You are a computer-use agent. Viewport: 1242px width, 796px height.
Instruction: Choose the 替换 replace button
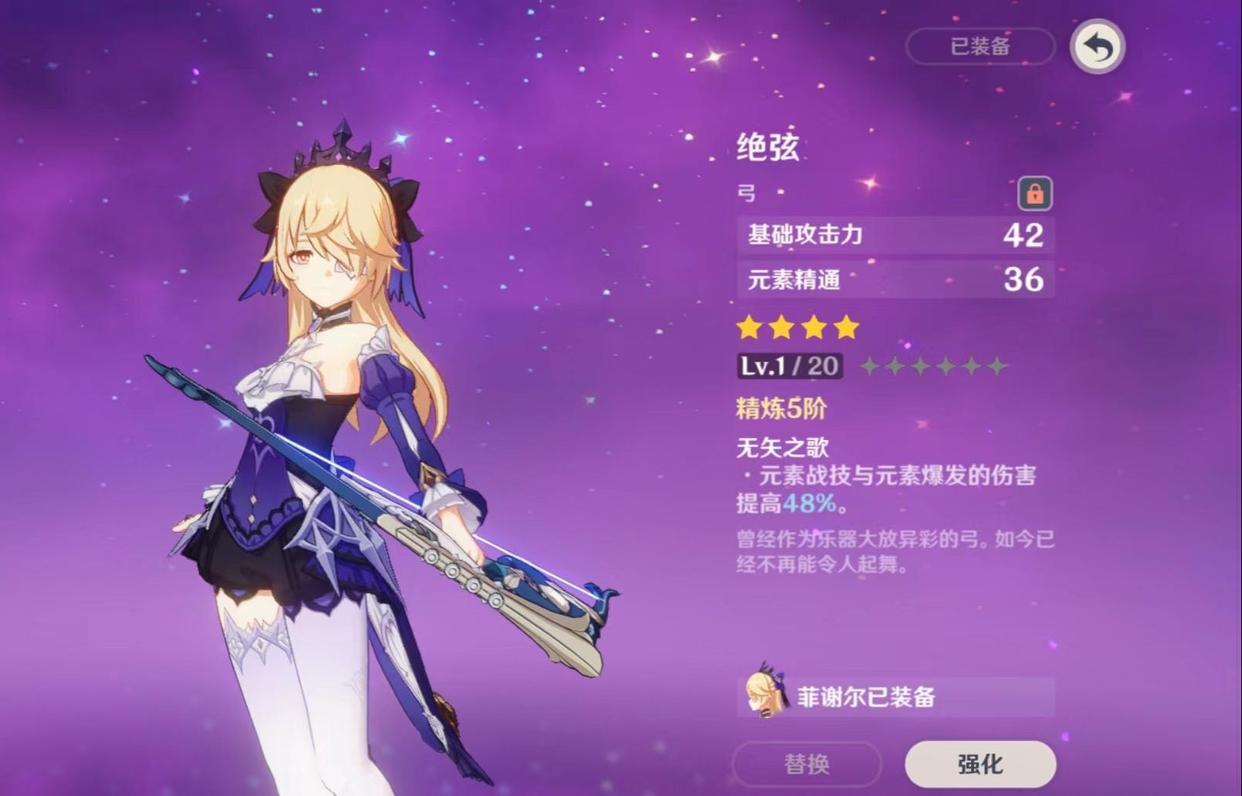click(807, 765)
